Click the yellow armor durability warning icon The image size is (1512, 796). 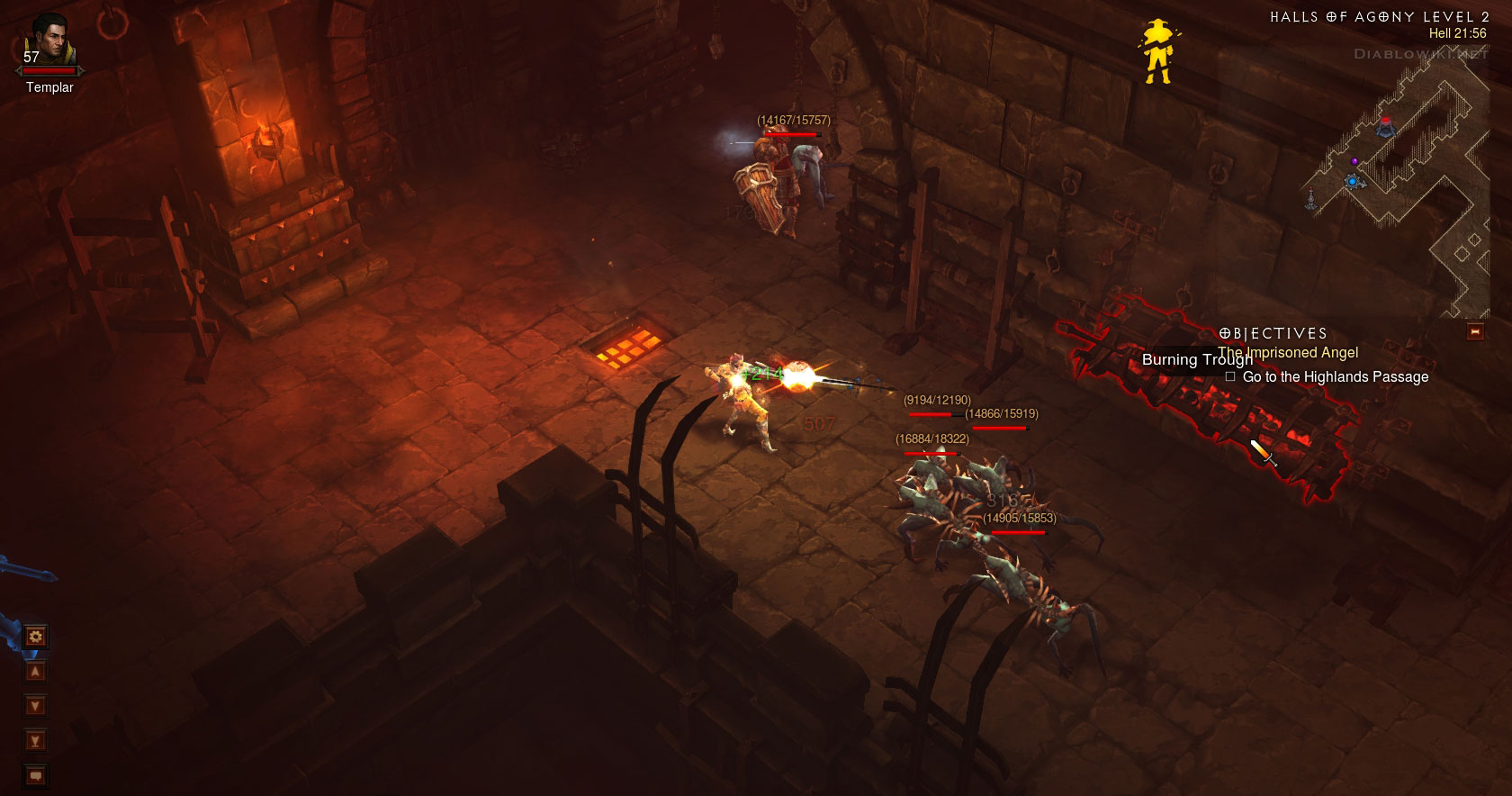[1156, 53]
